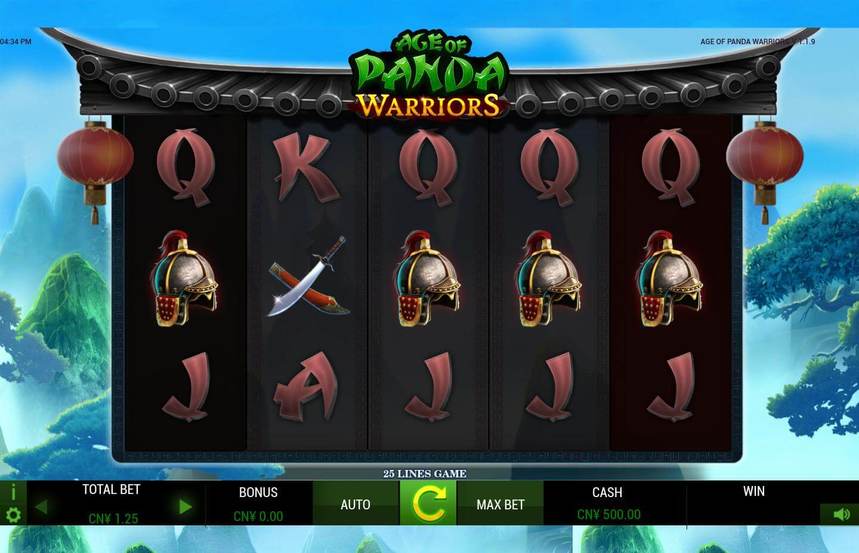Spin the reels with the yellow arrow button
Viewport: 859px width, 553px height.
(428, 503)
